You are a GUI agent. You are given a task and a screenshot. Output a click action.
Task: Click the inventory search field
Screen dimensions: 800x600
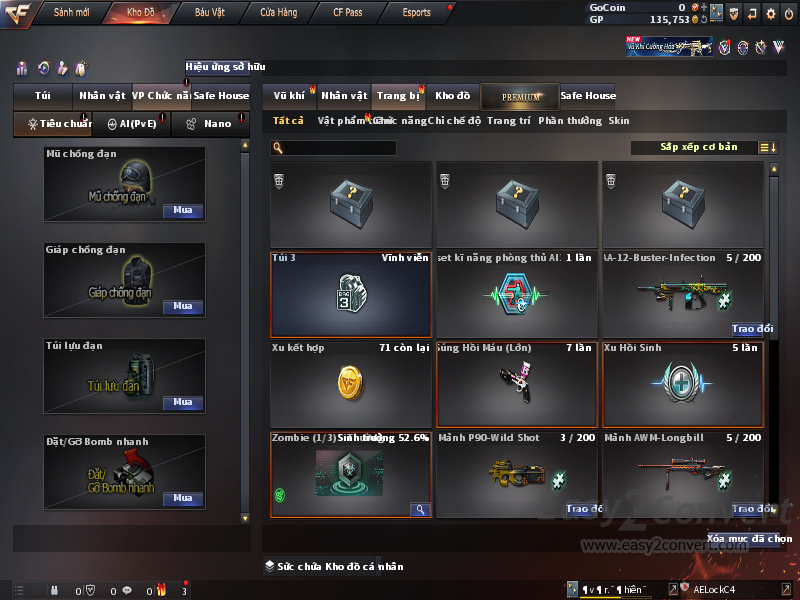pyautogui.click(x=339, y=148)
